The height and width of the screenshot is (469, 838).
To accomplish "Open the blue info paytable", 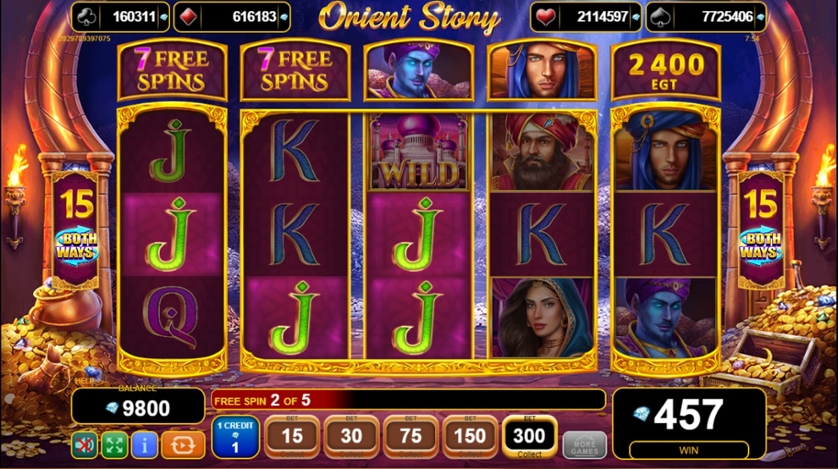I will [x=146, y=444].
